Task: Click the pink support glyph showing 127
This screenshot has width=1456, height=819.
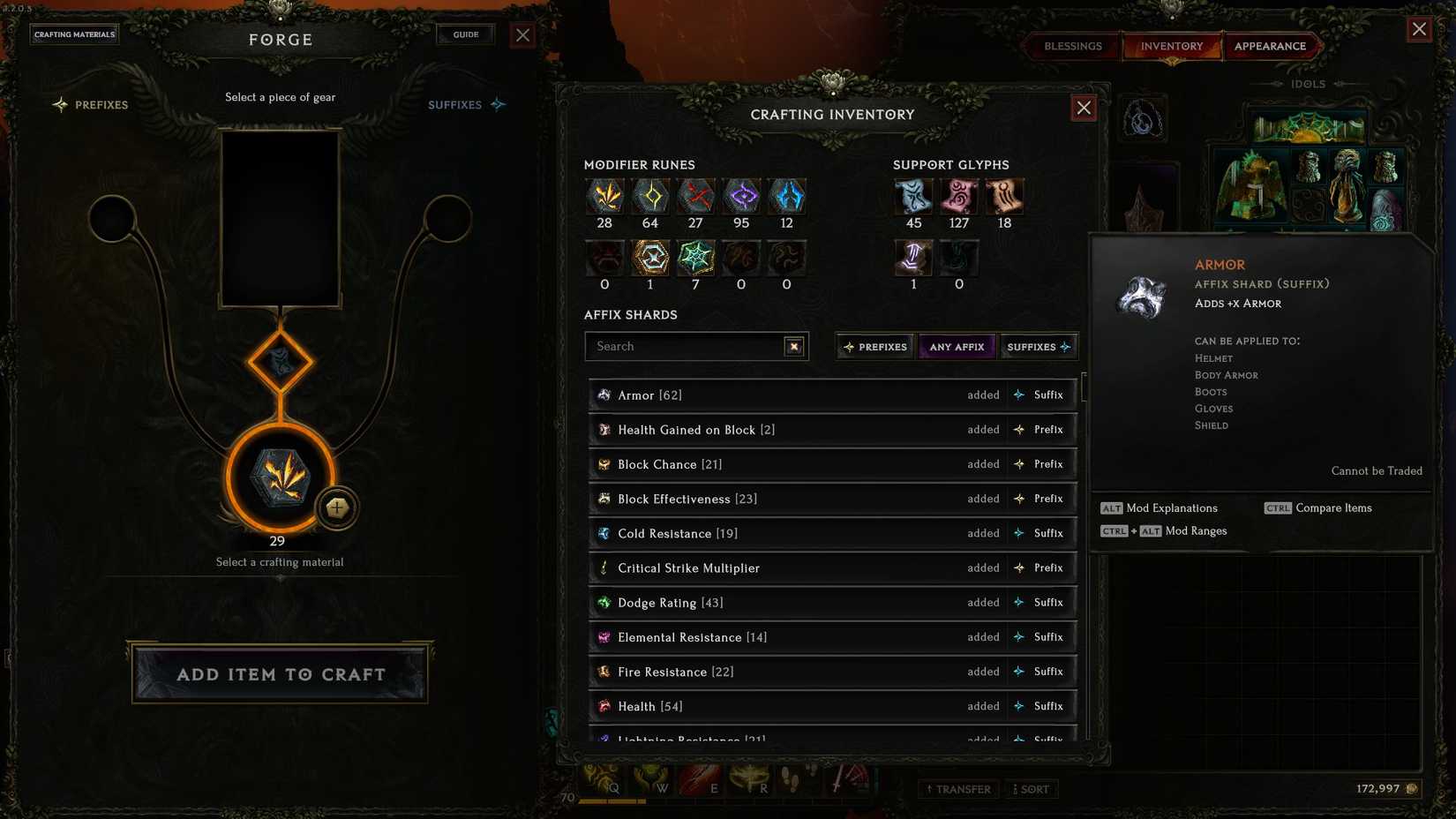Action: [958, 198]
